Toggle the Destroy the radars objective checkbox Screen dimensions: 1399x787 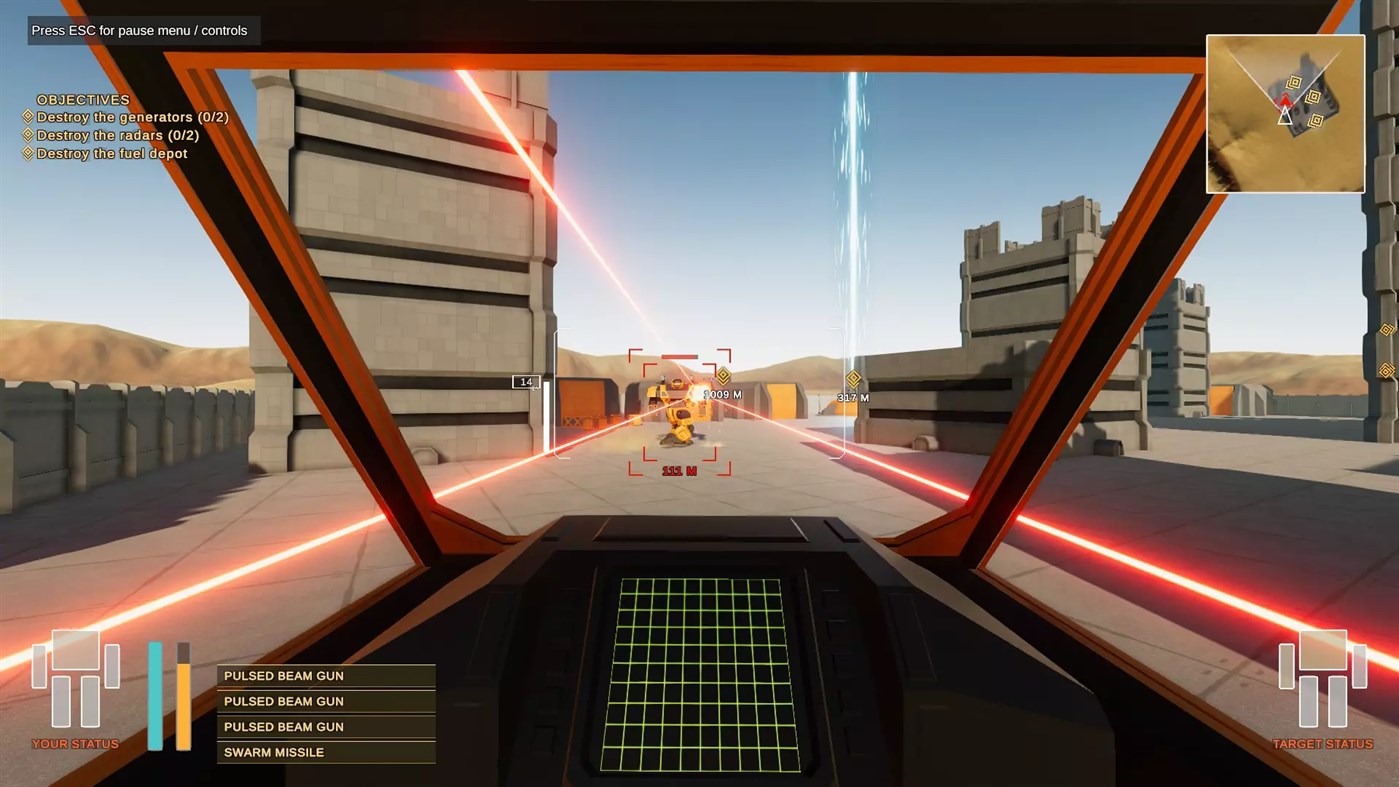tap(26, 135)
